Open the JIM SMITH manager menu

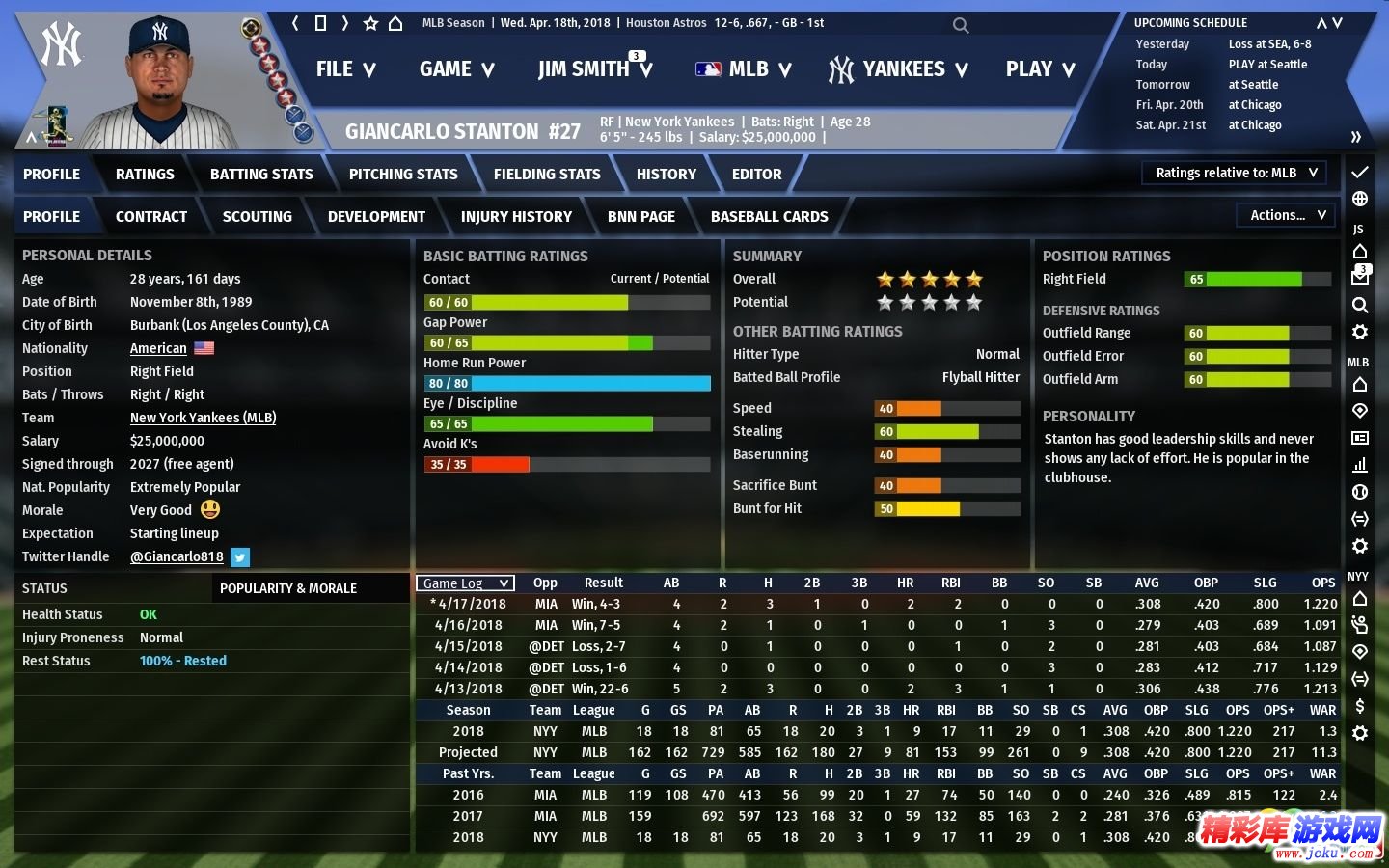point(594,69)
